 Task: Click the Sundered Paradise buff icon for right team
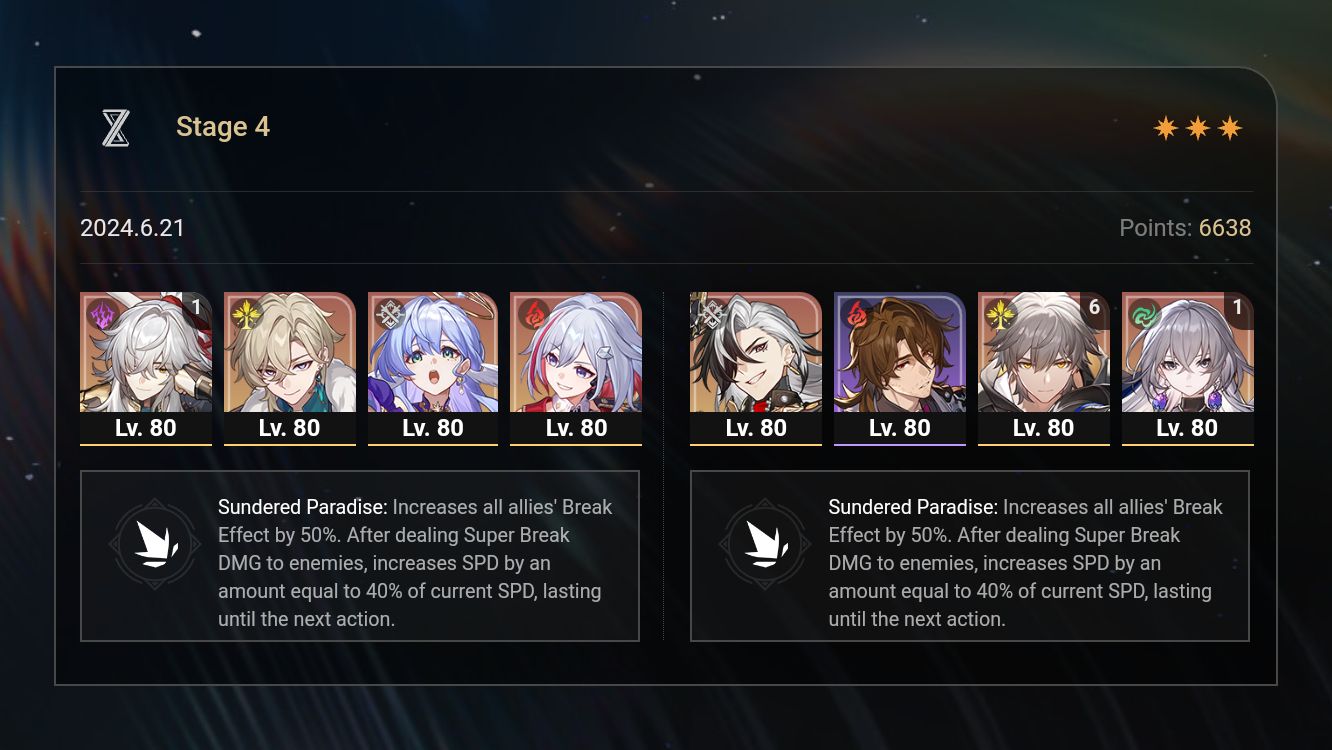[x=765, y=543]
